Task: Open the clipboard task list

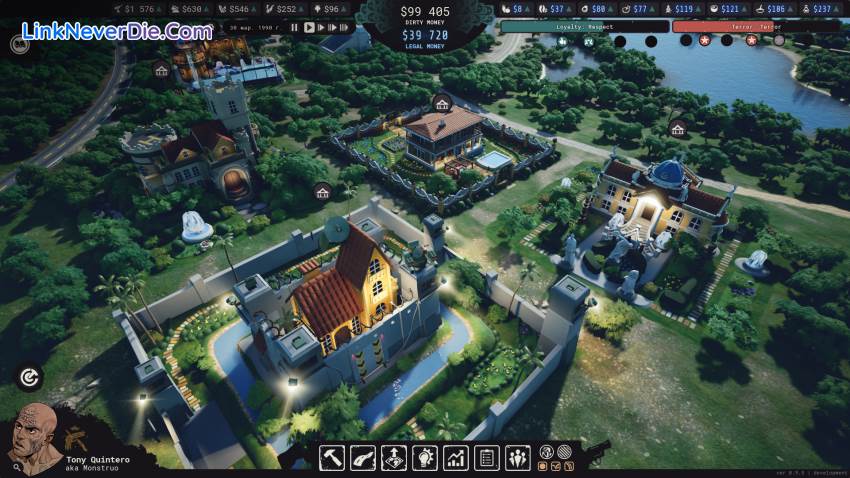Action: pyautogui.click(x=487, y=457)
